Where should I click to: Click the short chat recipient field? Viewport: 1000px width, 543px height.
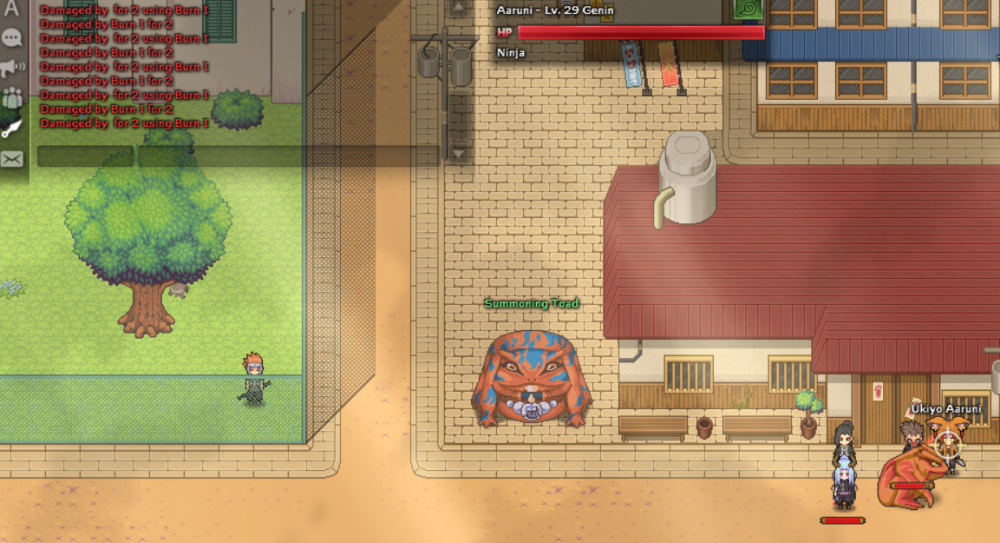click(x=85, y=156)
